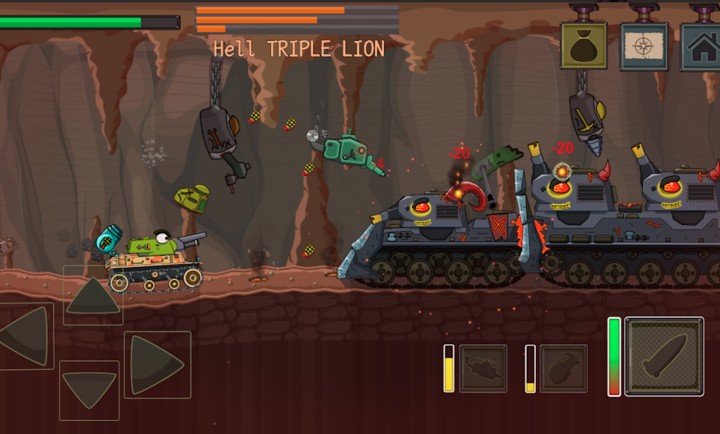Return to base with the house button
720x434 pixels.
coord(701,46)
